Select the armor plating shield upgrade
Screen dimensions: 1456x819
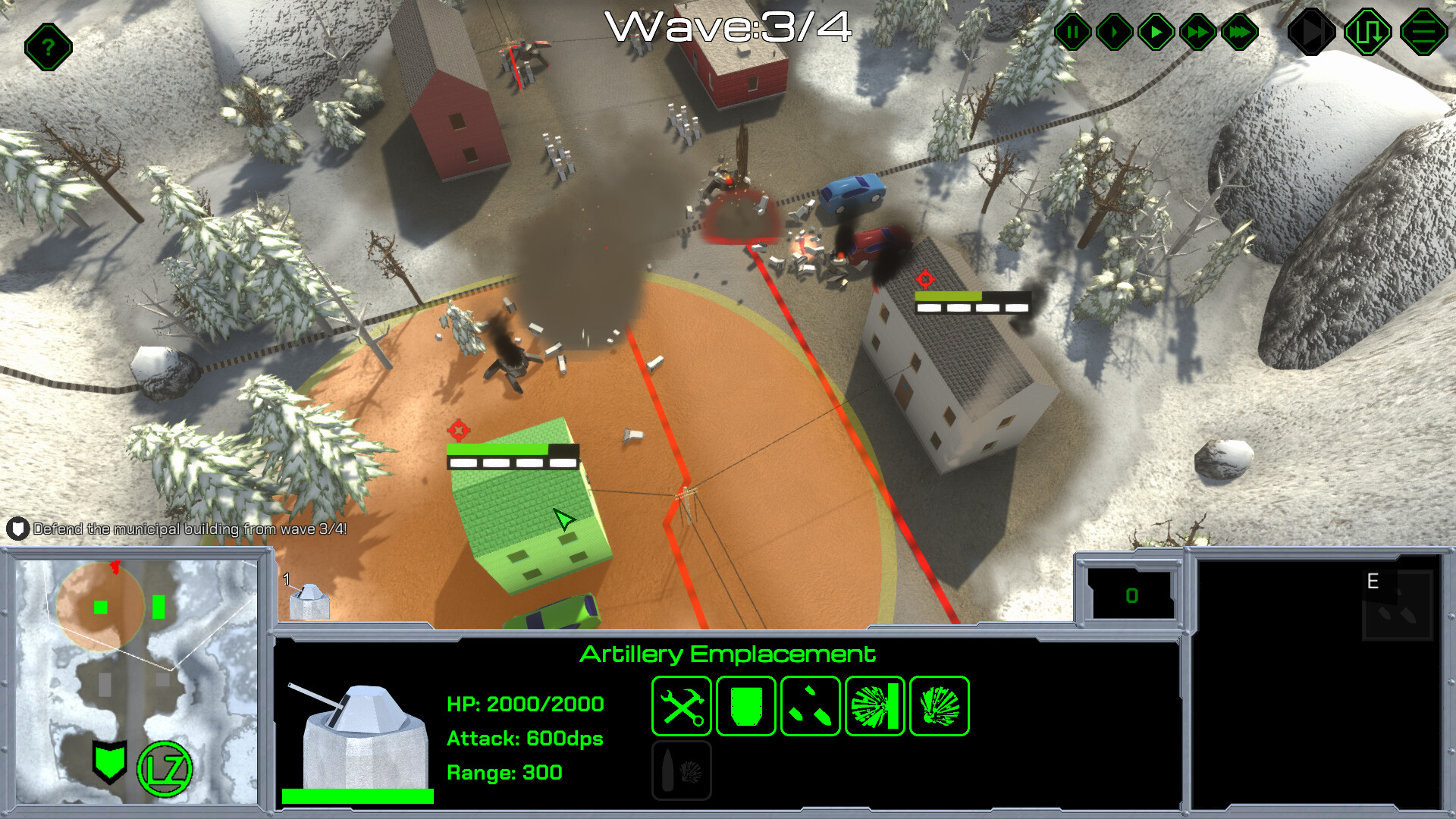point(745,706)
